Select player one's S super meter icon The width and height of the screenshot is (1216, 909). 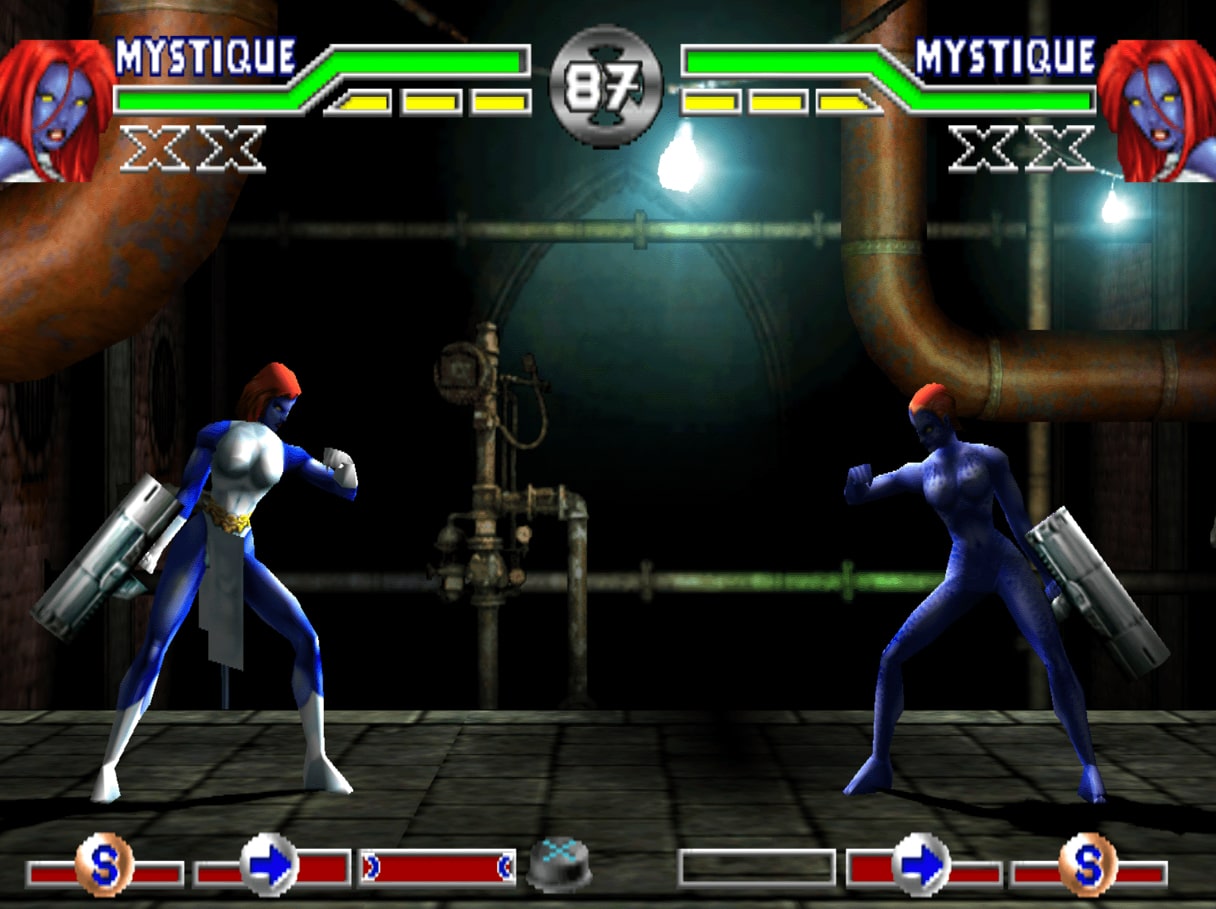tap(103, 865)
